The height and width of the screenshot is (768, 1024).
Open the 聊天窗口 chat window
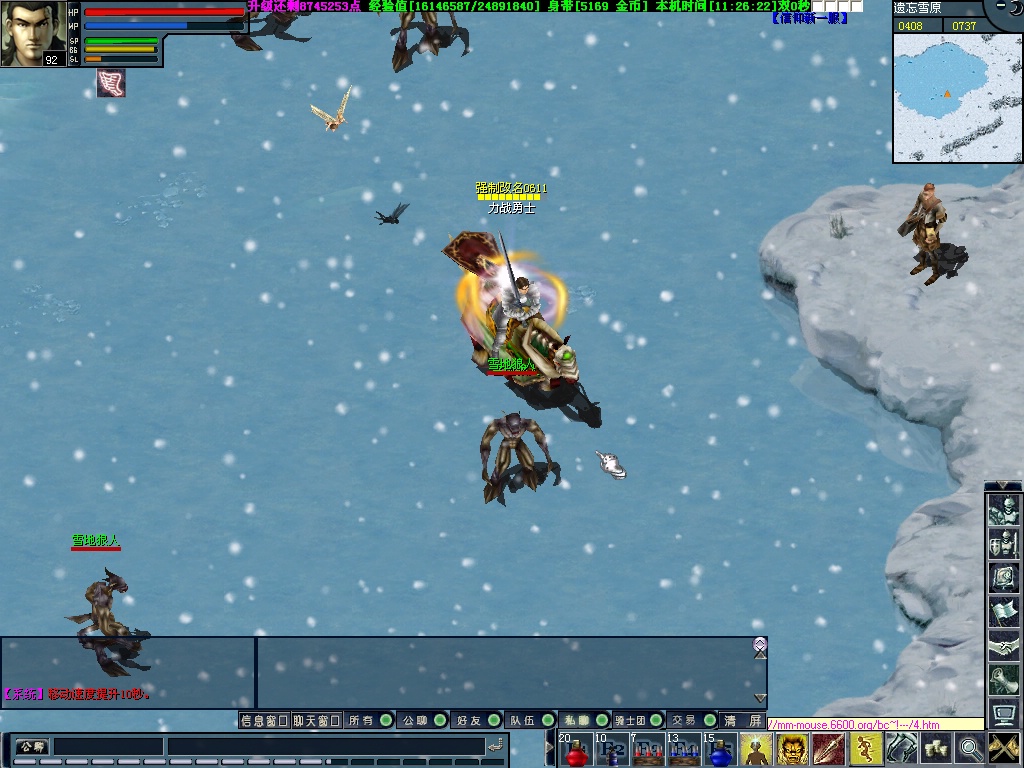pos(317,720)
